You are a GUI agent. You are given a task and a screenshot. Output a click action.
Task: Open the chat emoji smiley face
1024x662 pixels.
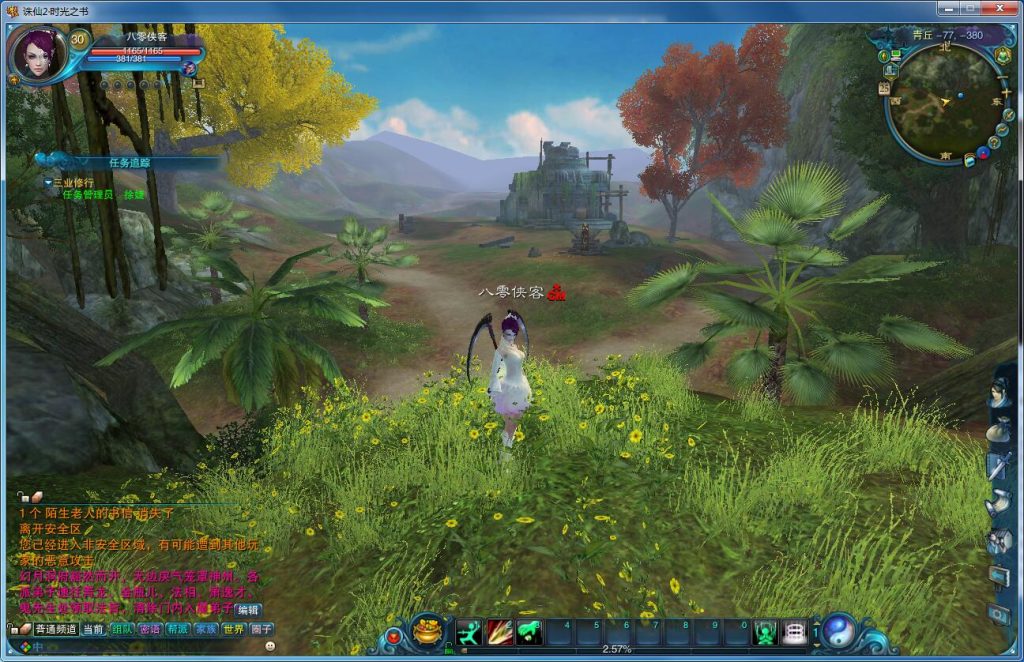(270, 647)
